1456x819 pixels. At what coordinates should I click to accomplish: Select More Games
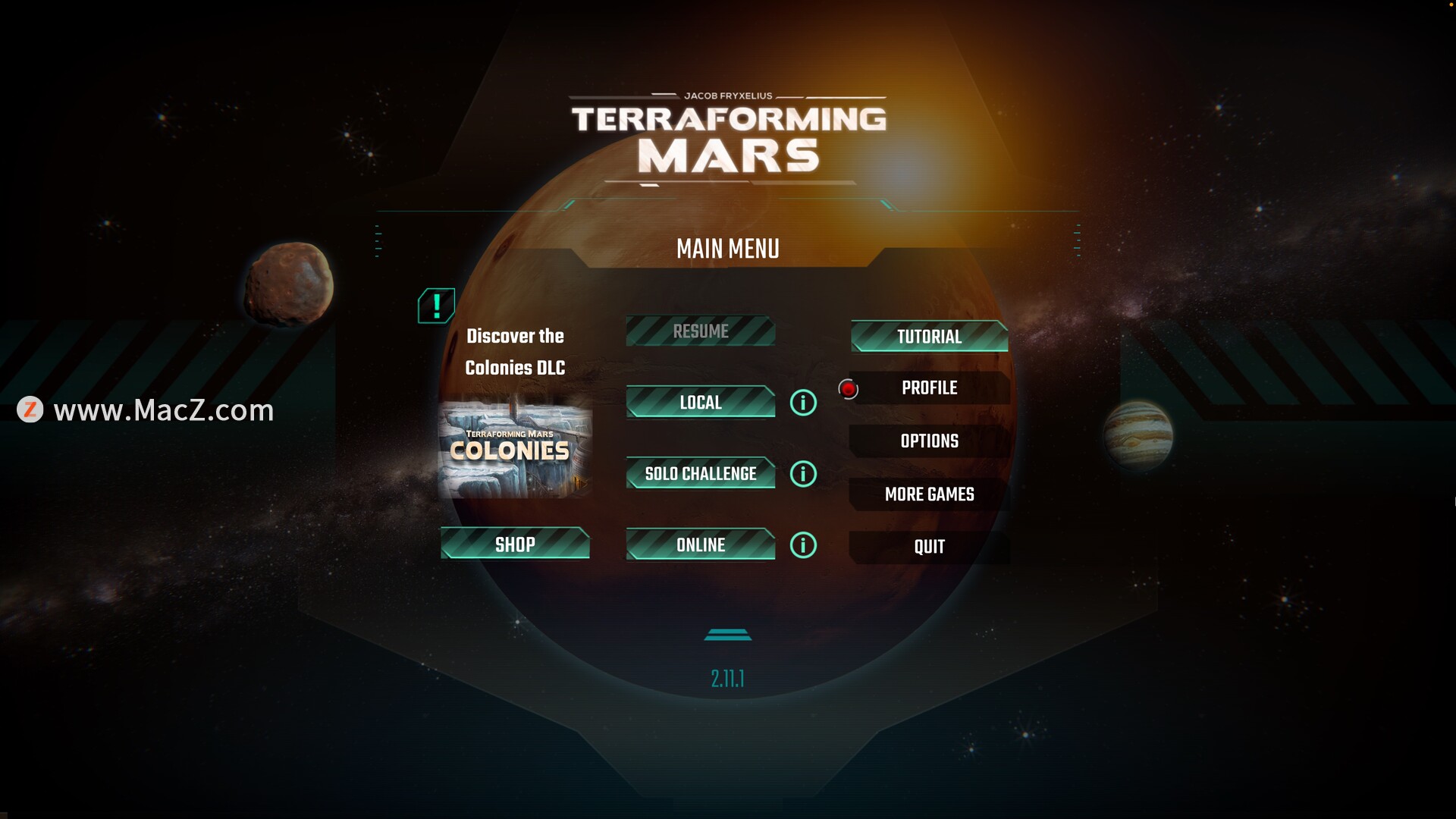click(x=929, y=494)
